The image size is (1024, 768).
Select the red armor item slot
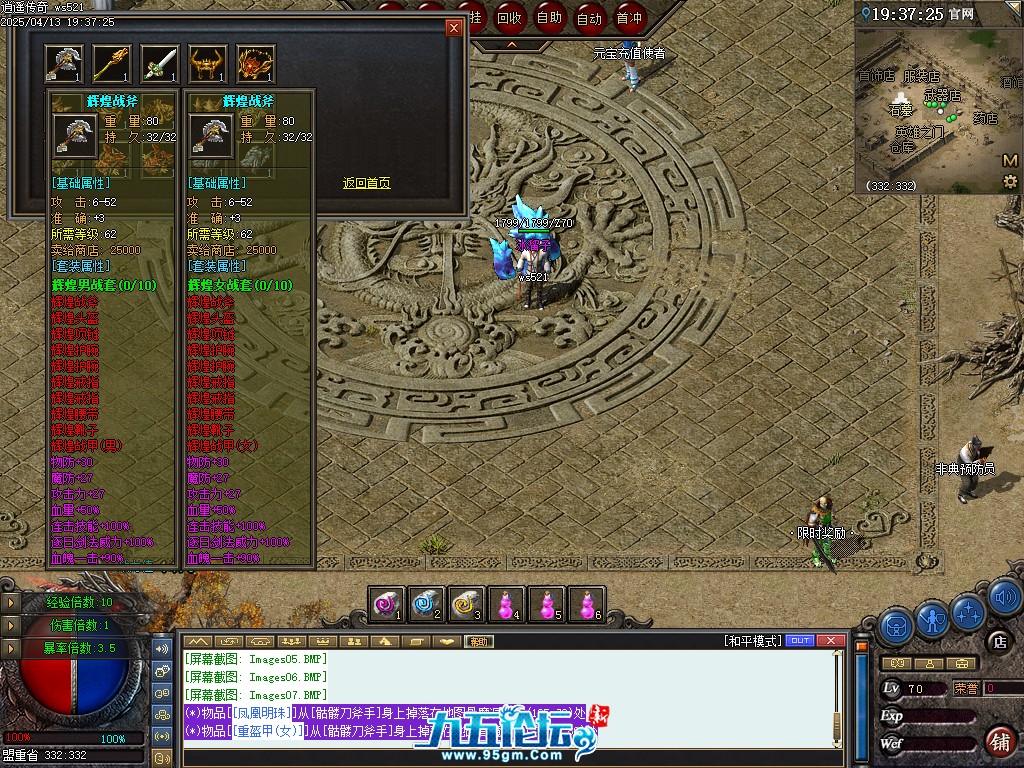[x=256, y=64]
